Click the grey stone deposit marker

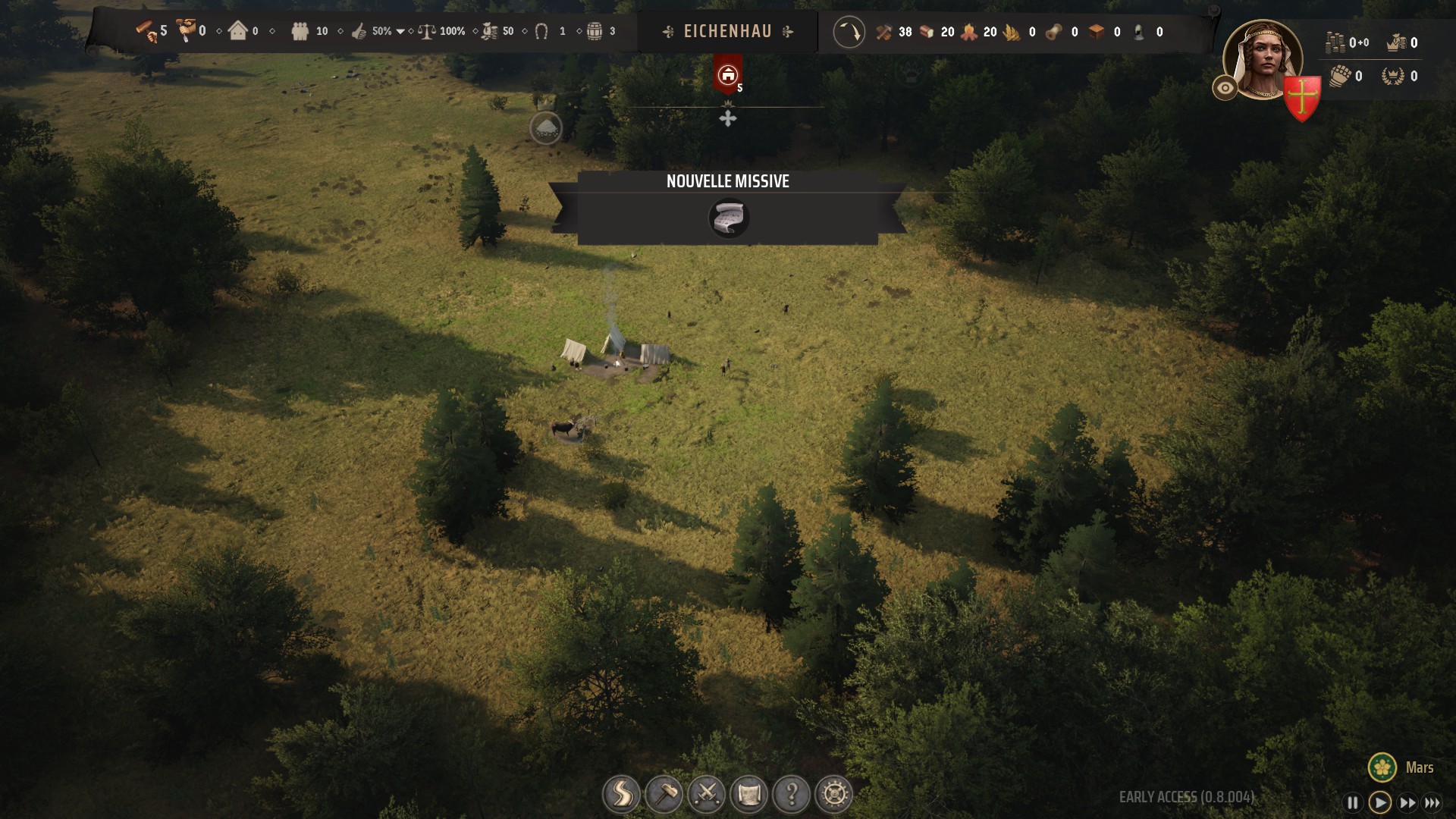(545, 128)
